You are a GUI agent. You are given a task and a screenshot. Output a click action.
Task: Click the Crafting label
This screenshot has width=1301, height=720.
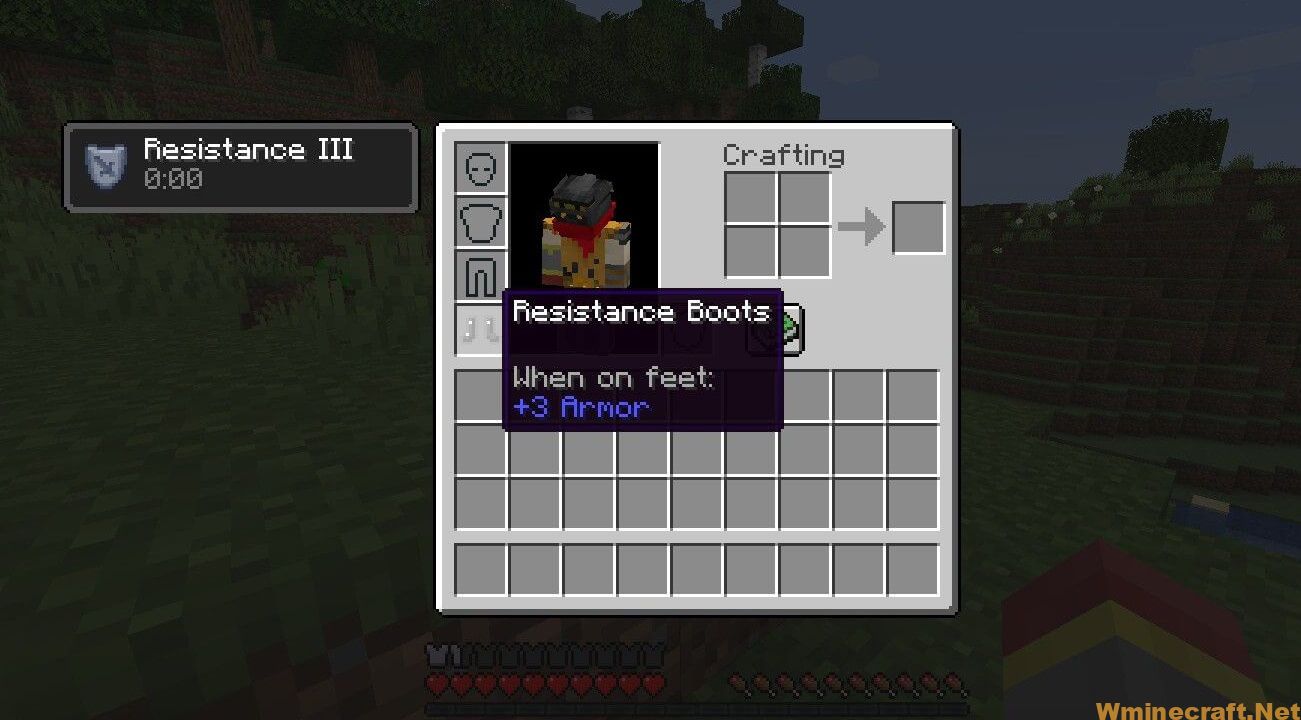(783, 155)
